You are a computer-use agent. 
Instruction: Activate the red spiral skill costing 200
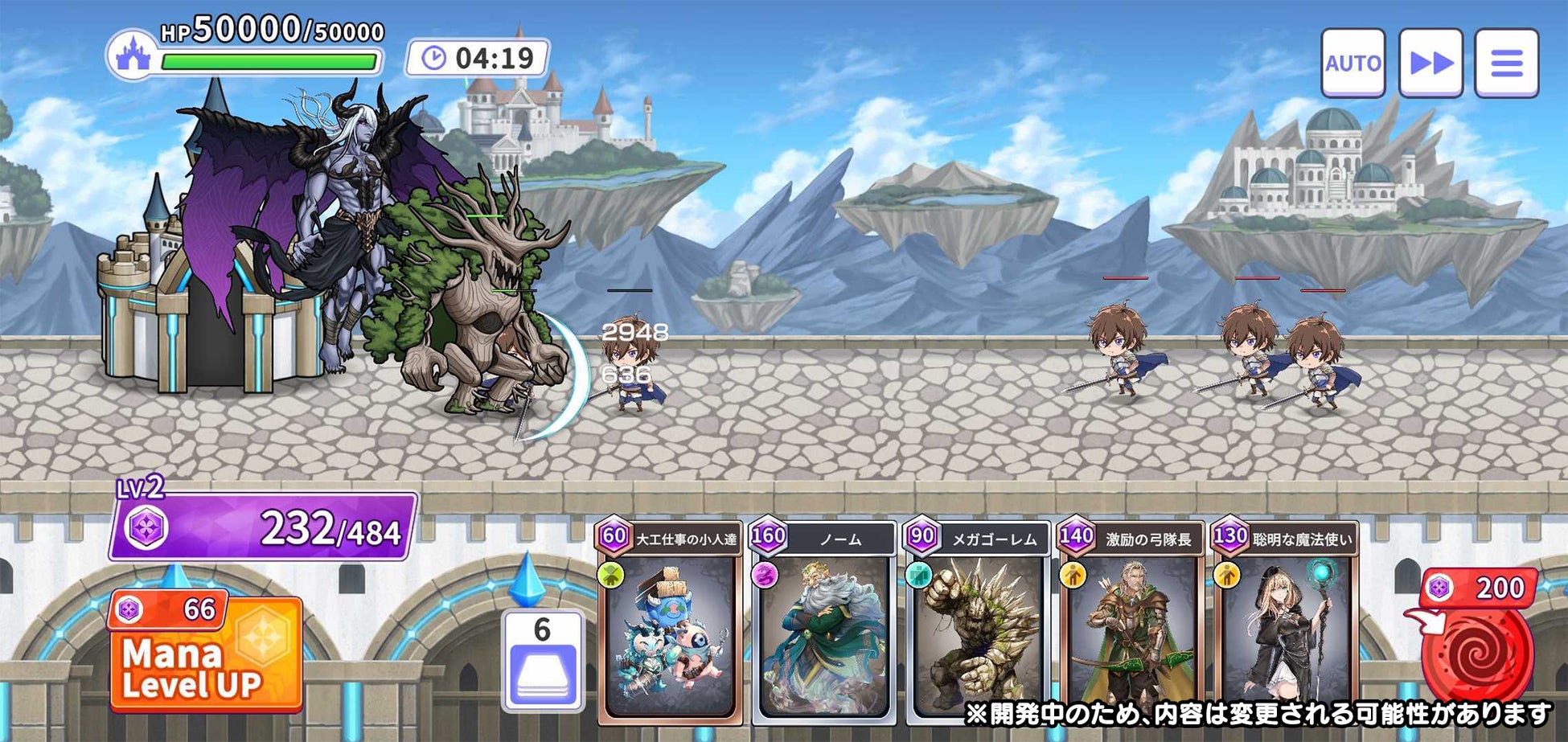point(1477,653)
